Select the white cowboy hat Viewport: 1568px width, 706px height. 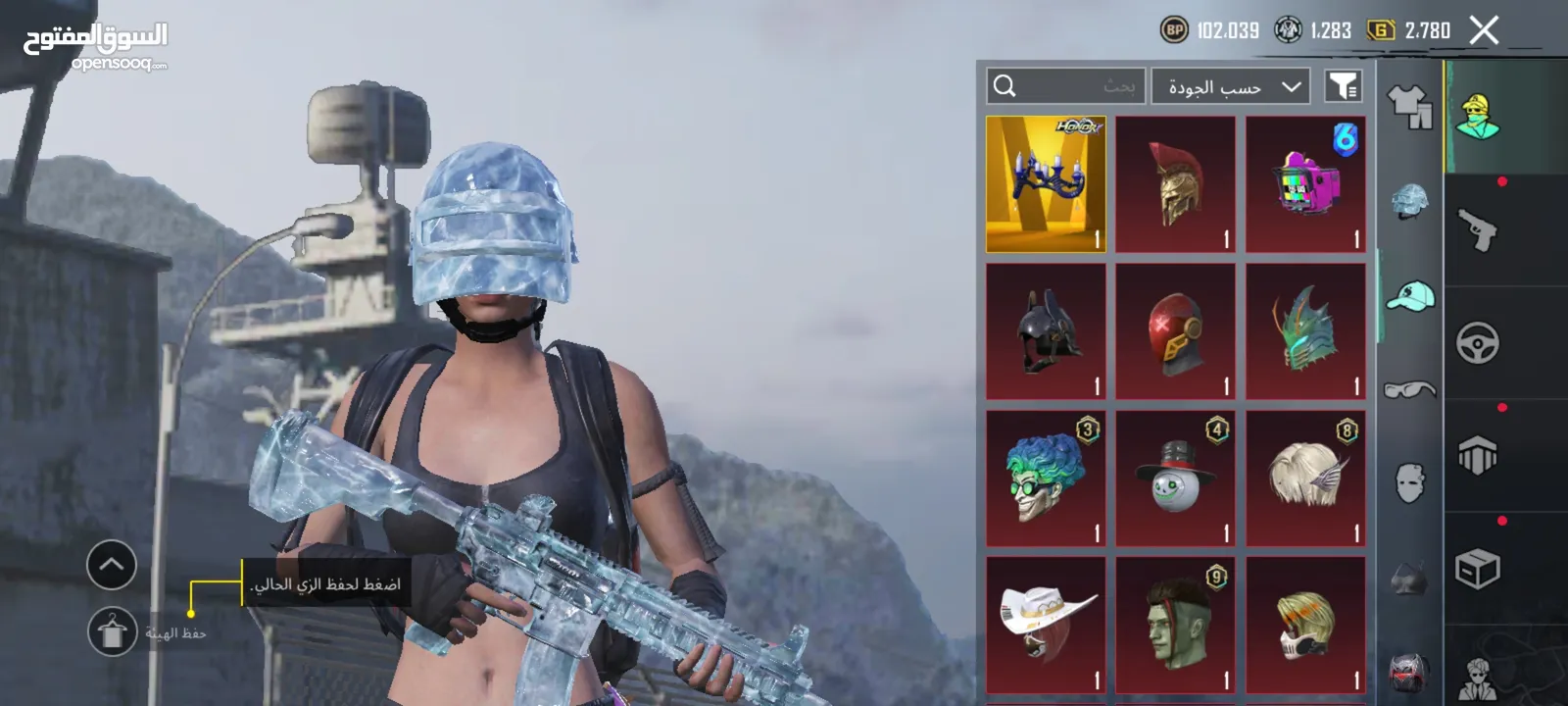point(1046,626)
